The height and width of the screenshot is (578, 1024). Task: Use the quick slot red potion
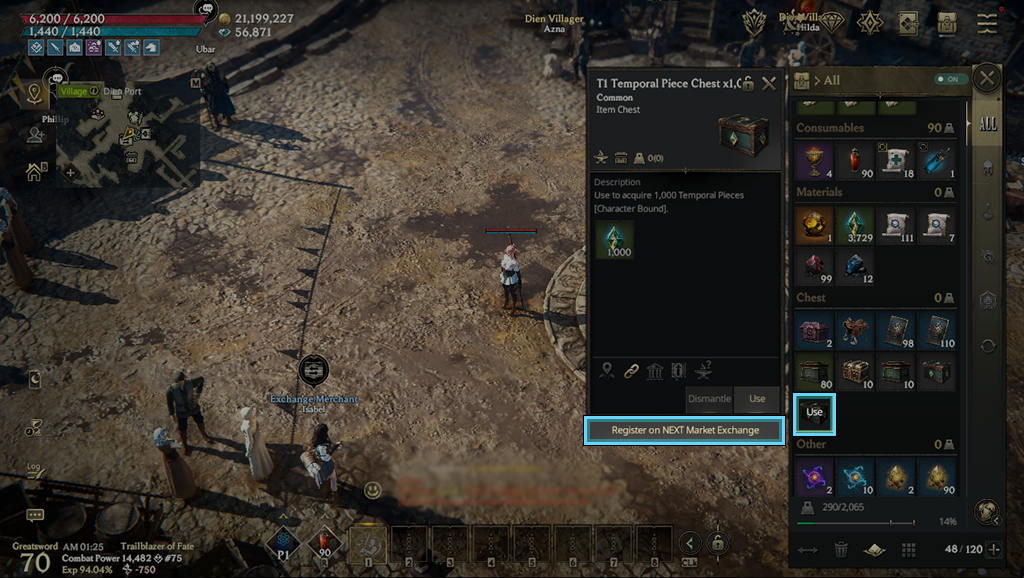click(x=325, y=544)
